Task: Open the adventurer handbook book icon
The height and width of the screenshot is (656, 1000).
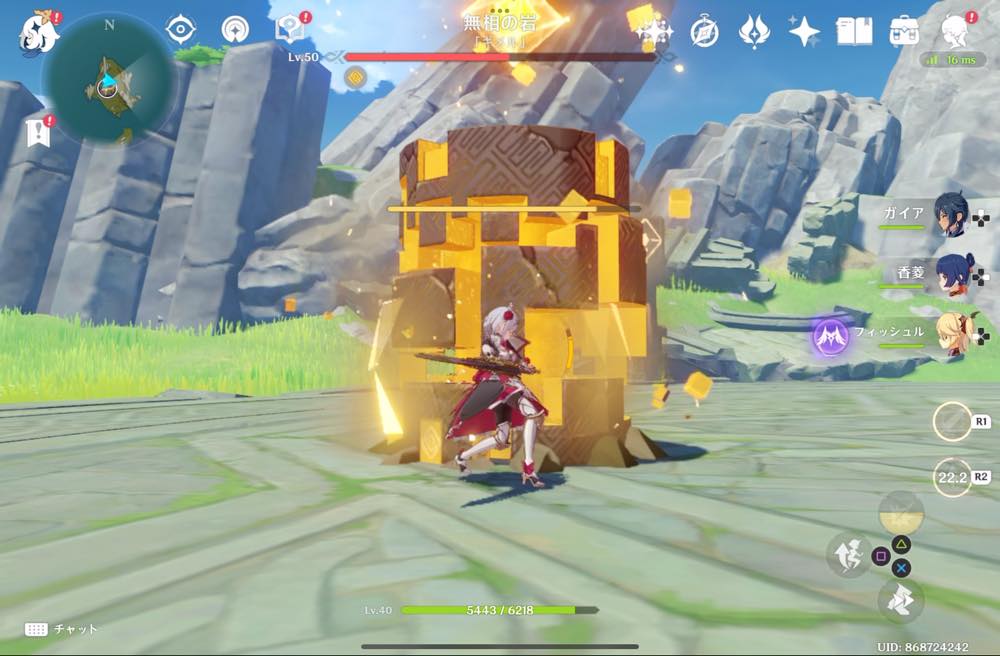Action: click(x=854, y=31)
